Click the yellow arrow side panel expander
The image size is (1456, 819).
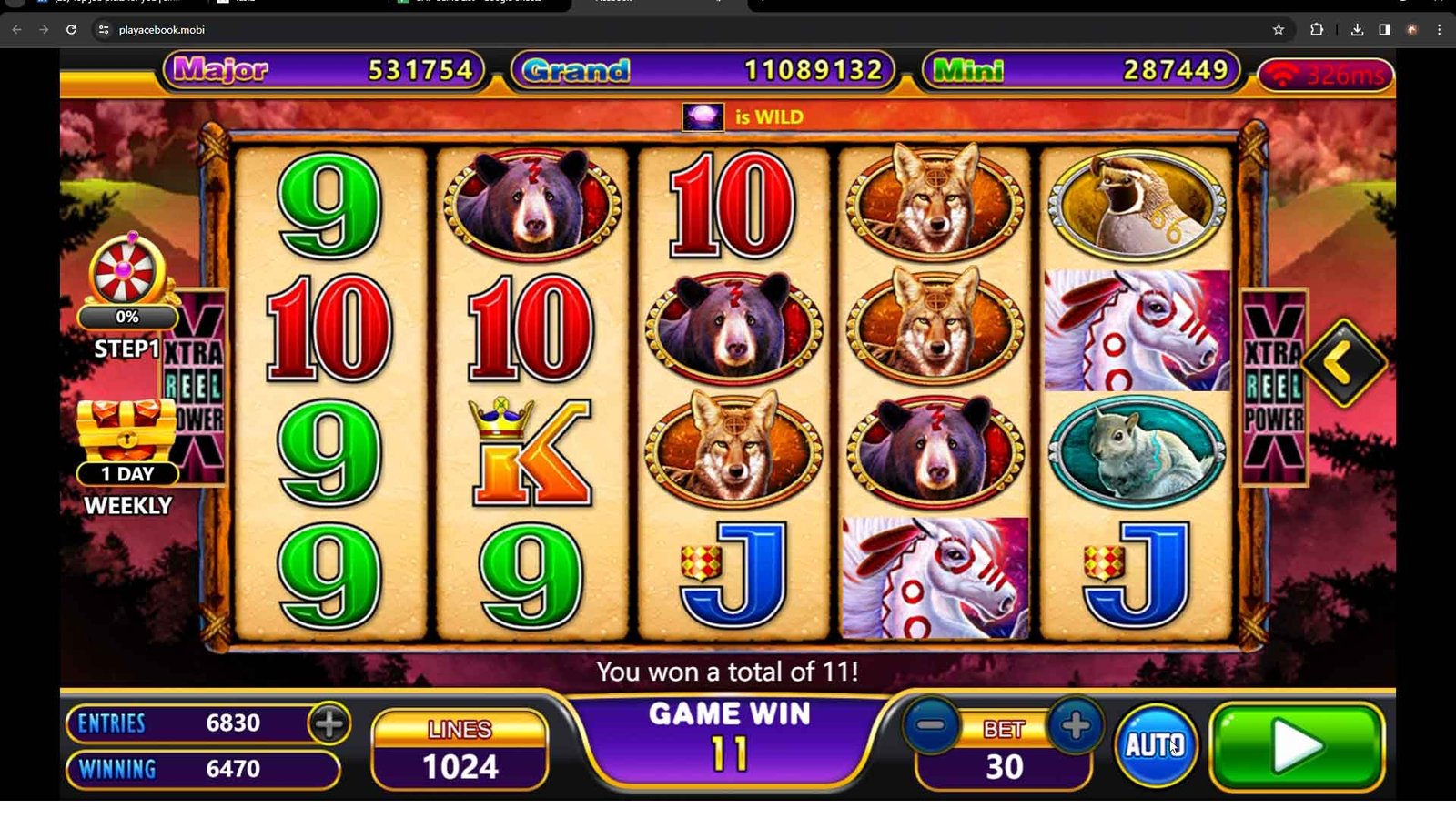(x=1343, y=363)
